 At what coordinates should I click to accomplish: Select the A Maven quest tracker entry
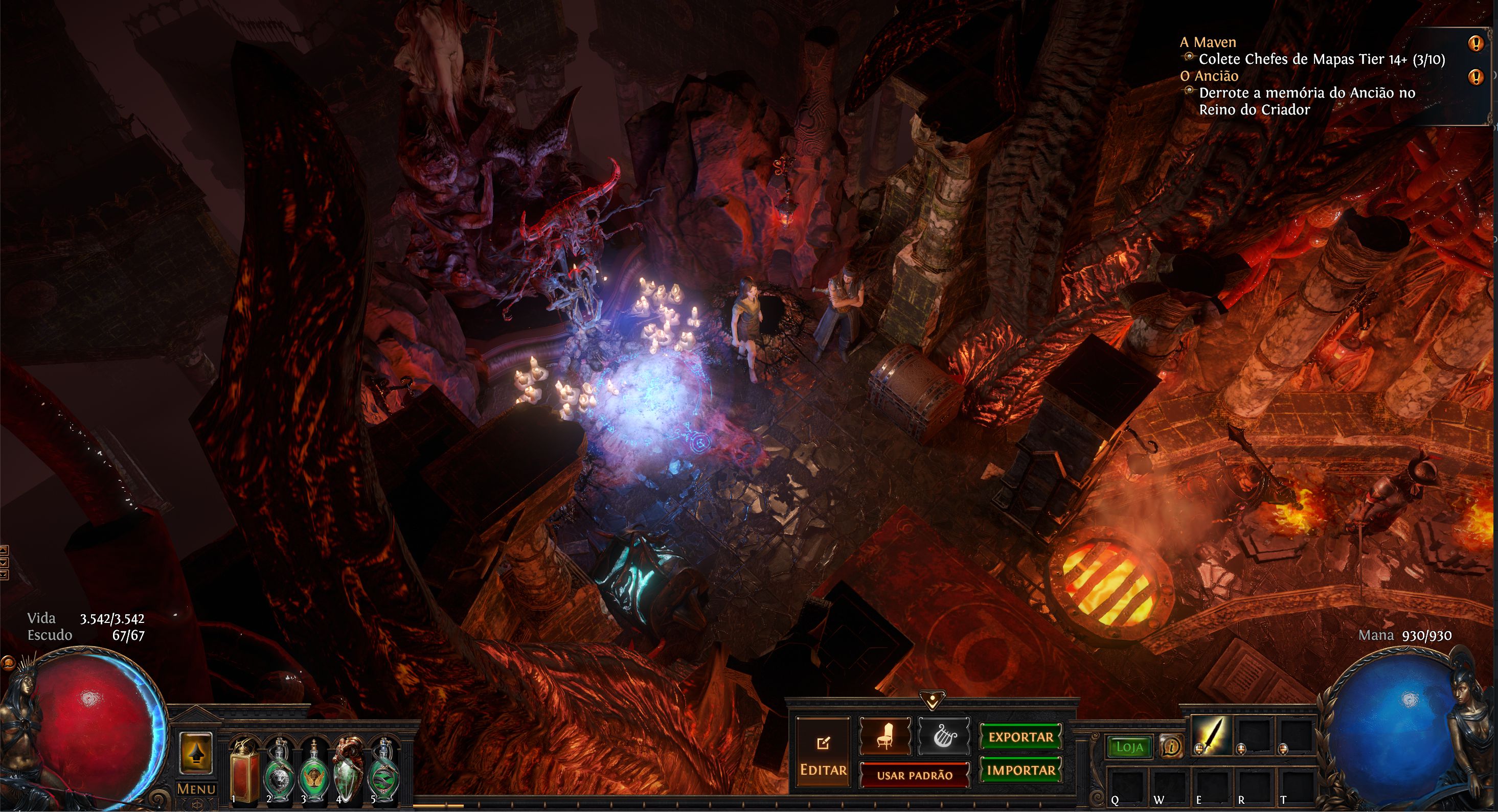tap(1207, 42)
